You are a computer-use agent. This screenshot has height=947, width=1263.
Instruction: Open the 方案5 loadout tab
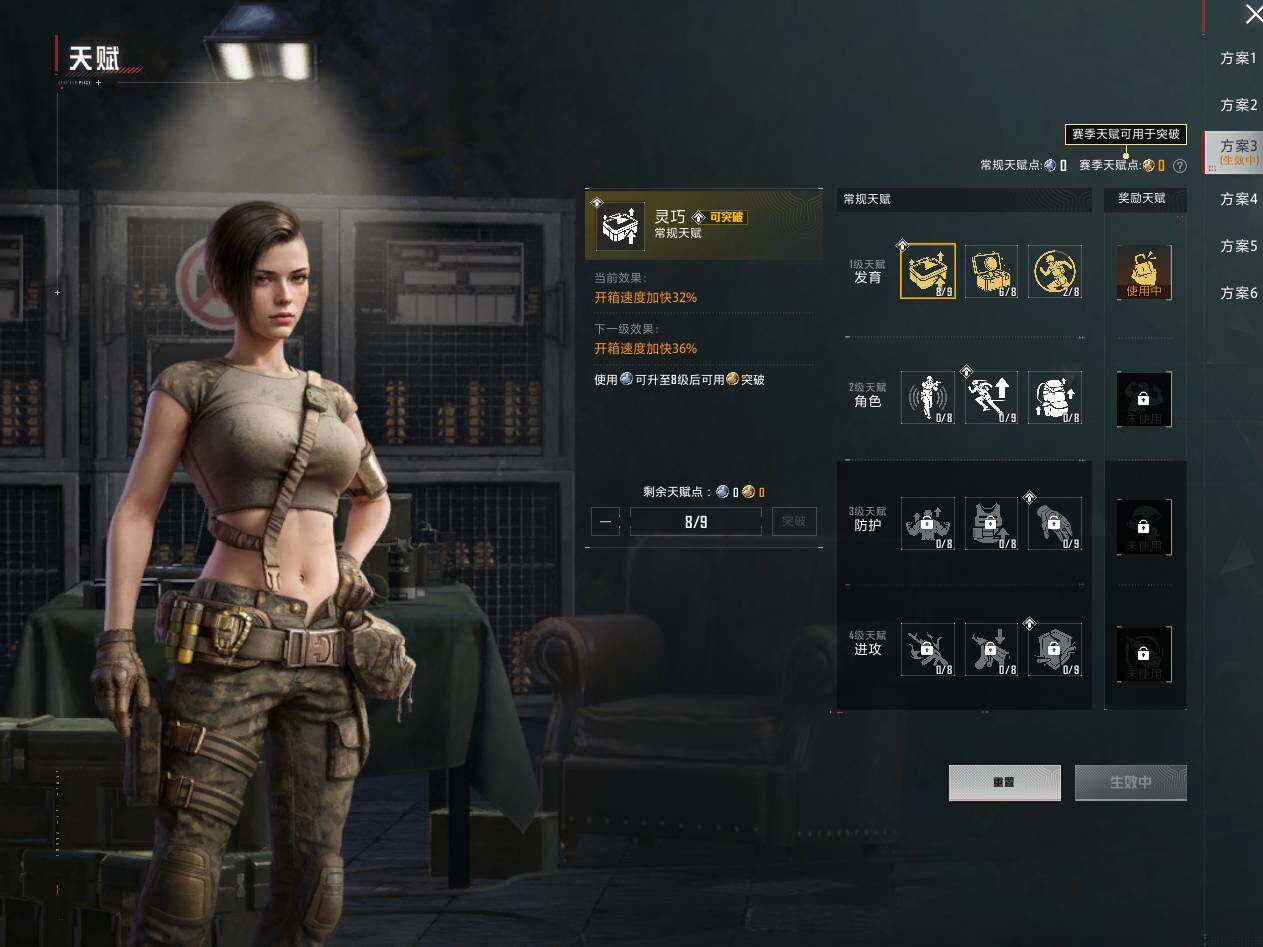1238,246
